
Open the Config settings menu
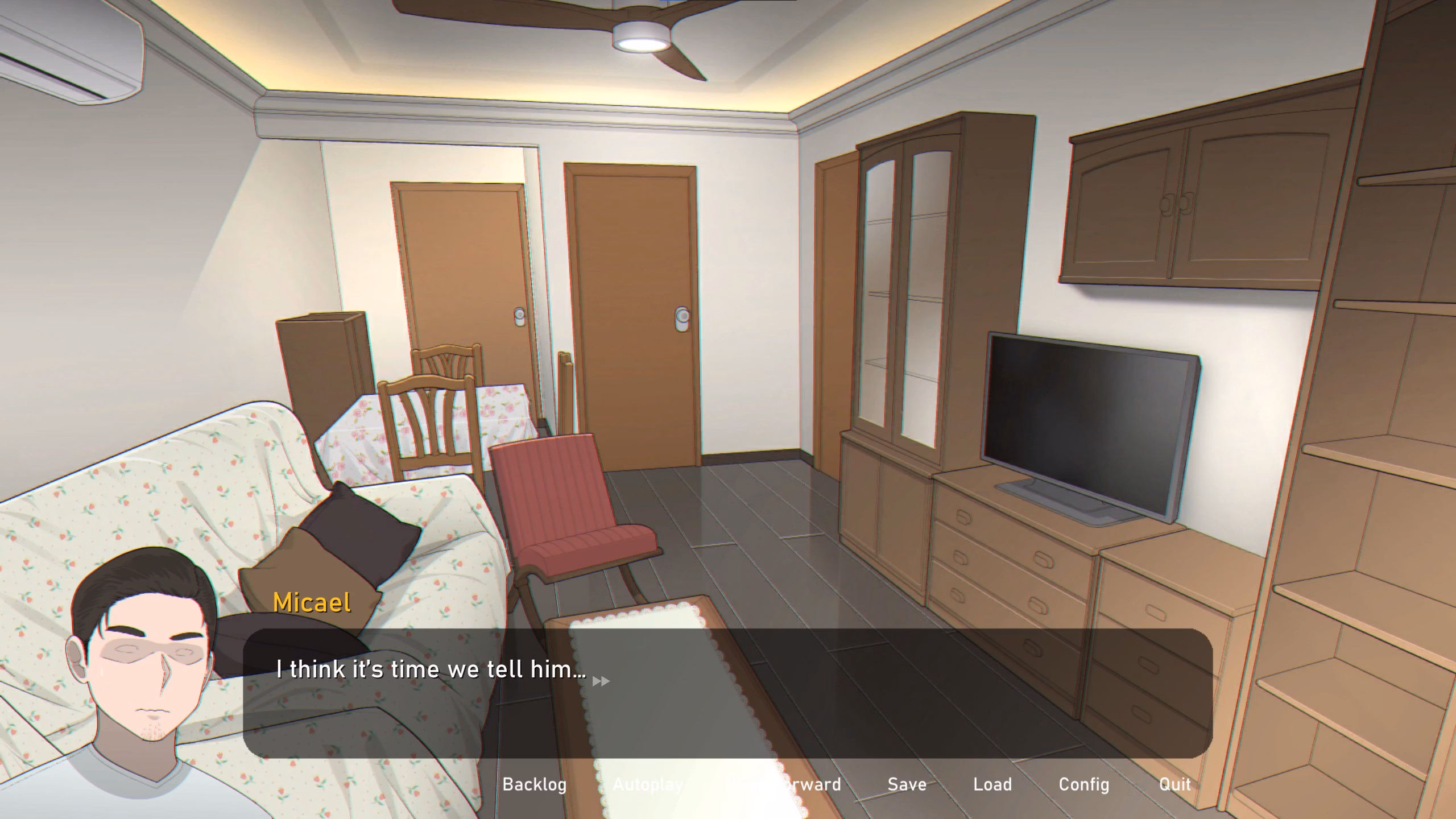coord(1083,784)
